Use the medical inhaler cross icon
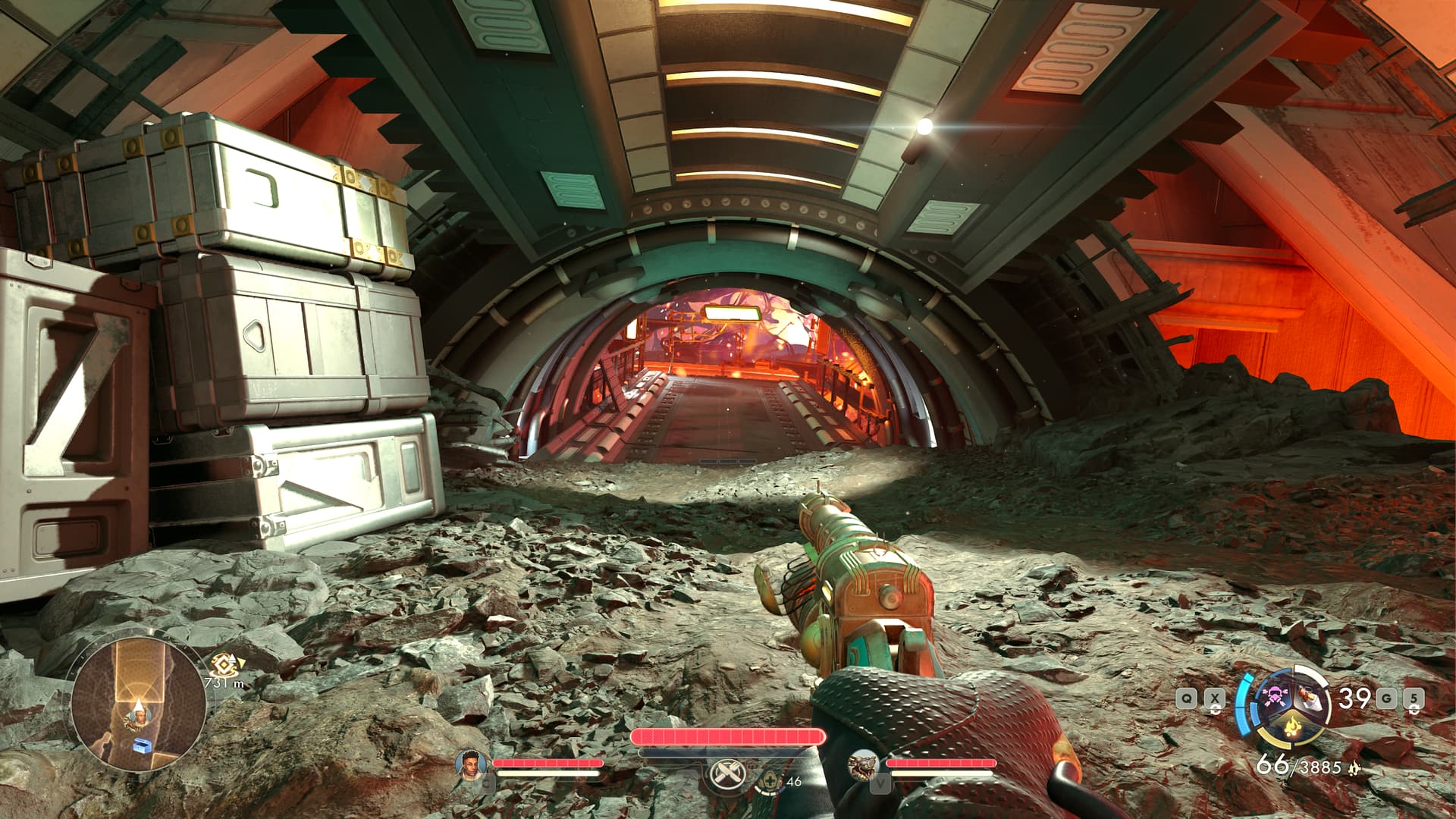1456x819 pixels. coord(770,780)
